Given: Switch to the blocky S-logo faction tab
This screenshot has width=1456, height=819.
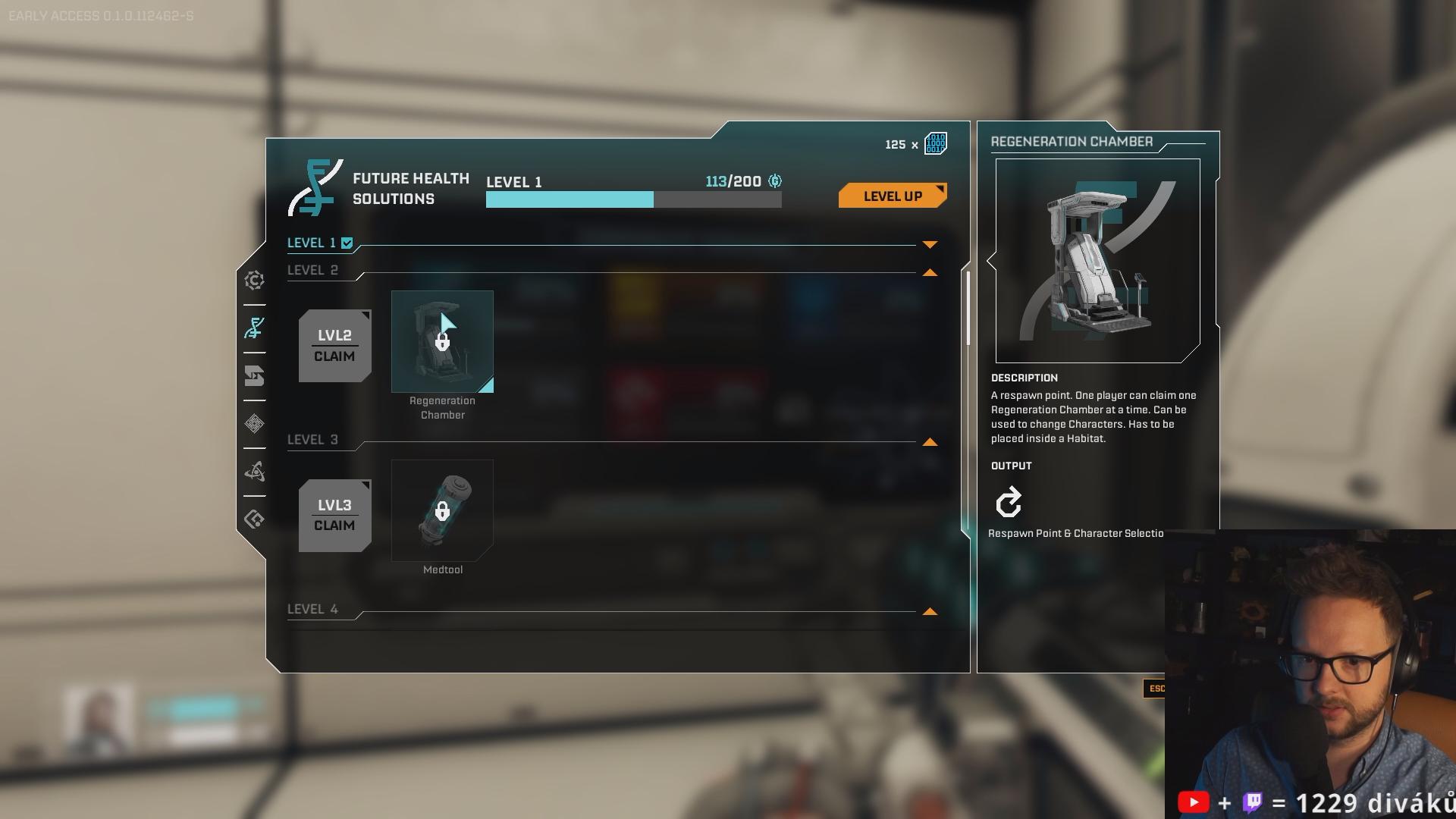Looking at the screenshot, I should click(255, 376).
